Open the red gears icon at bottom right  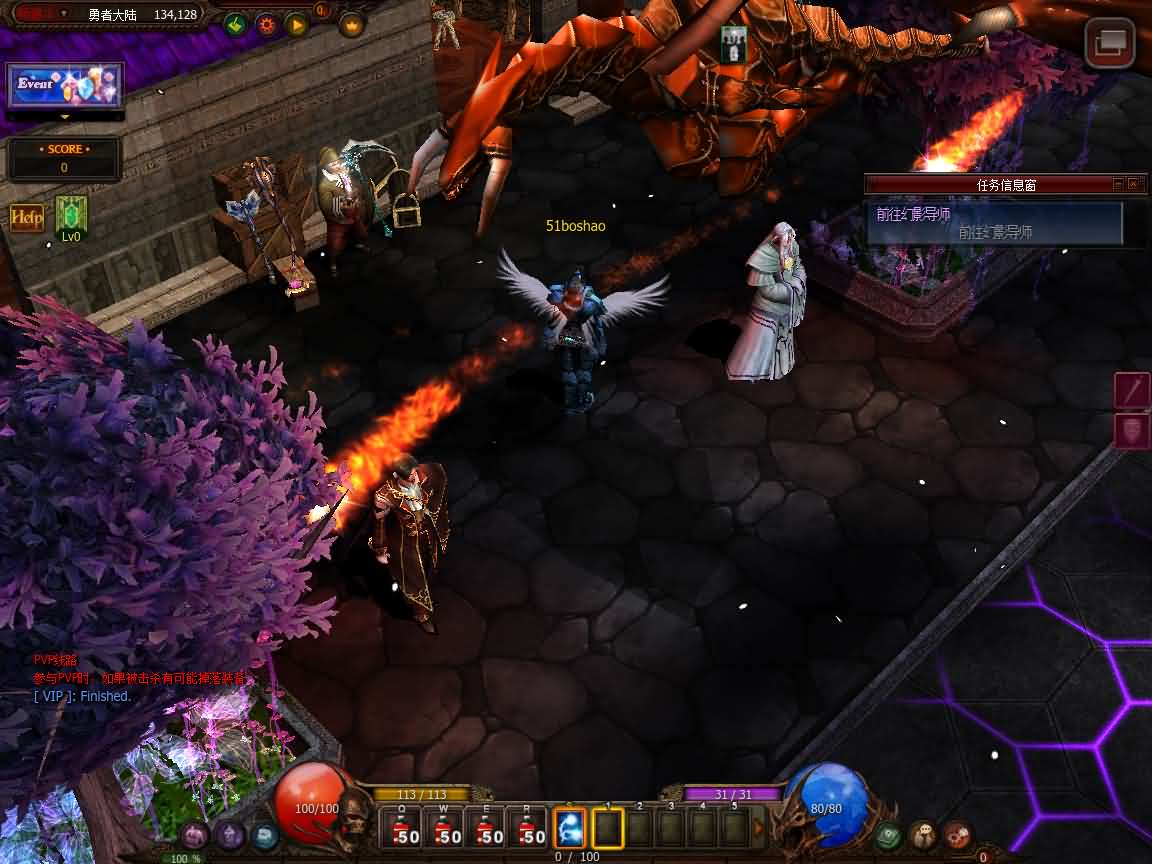pyautogui.click(x=957, y=833)
